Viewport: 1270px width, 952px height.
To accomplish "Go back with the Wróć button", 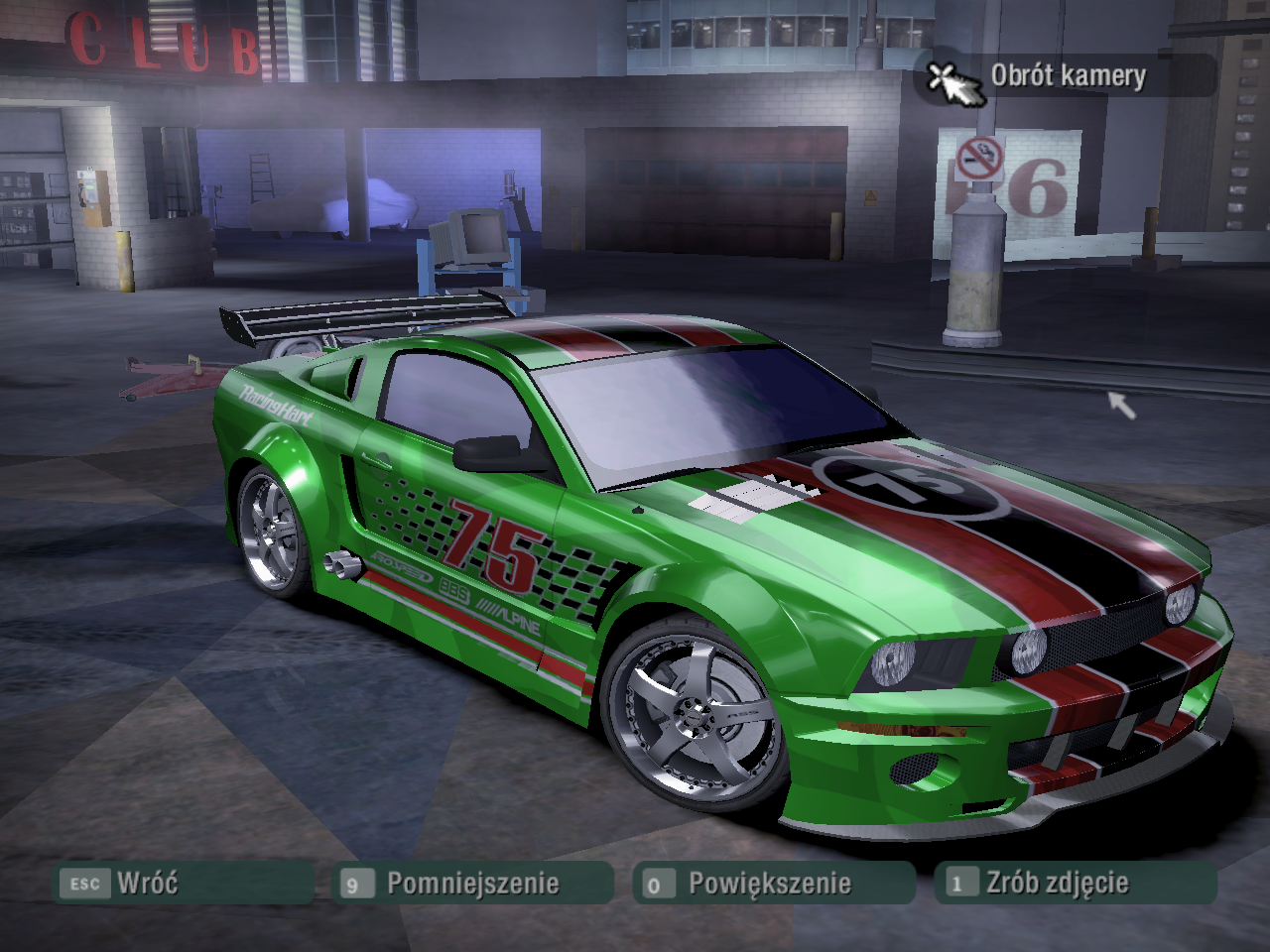I will point(185,883).
